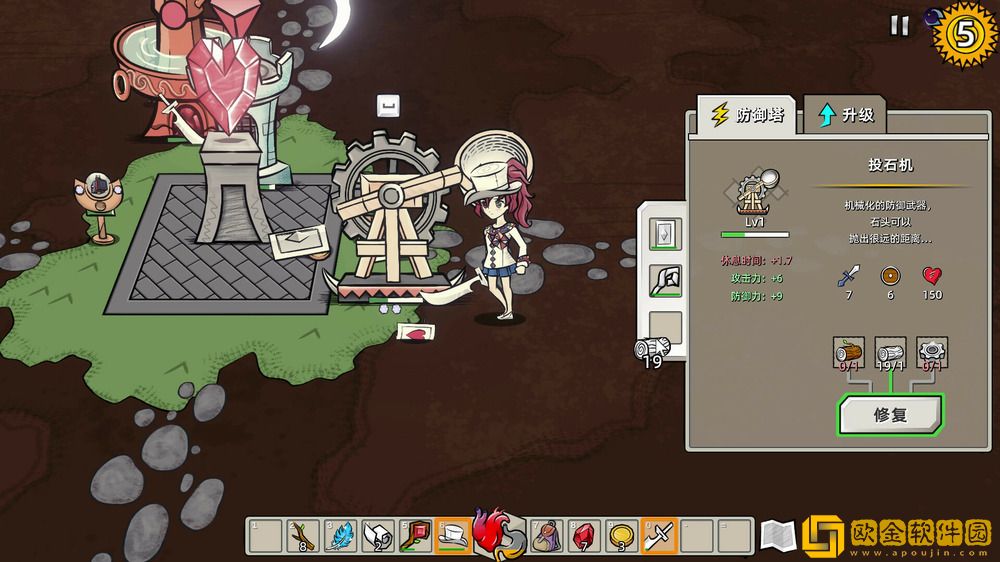Select the white hat hotbar slot
Screen dimensions: 1000x562
click(x=453, y=536)
